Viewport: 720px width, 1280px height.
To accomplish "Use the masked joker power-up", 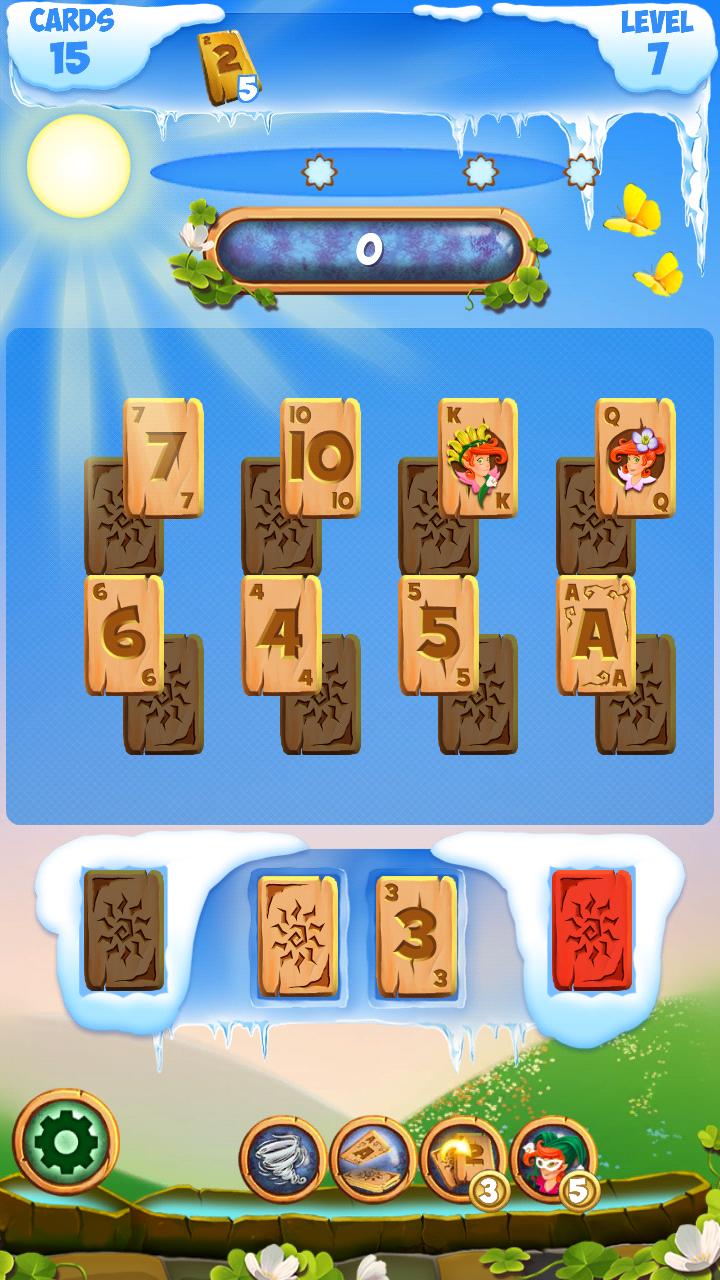I will tap(552, 1158).
